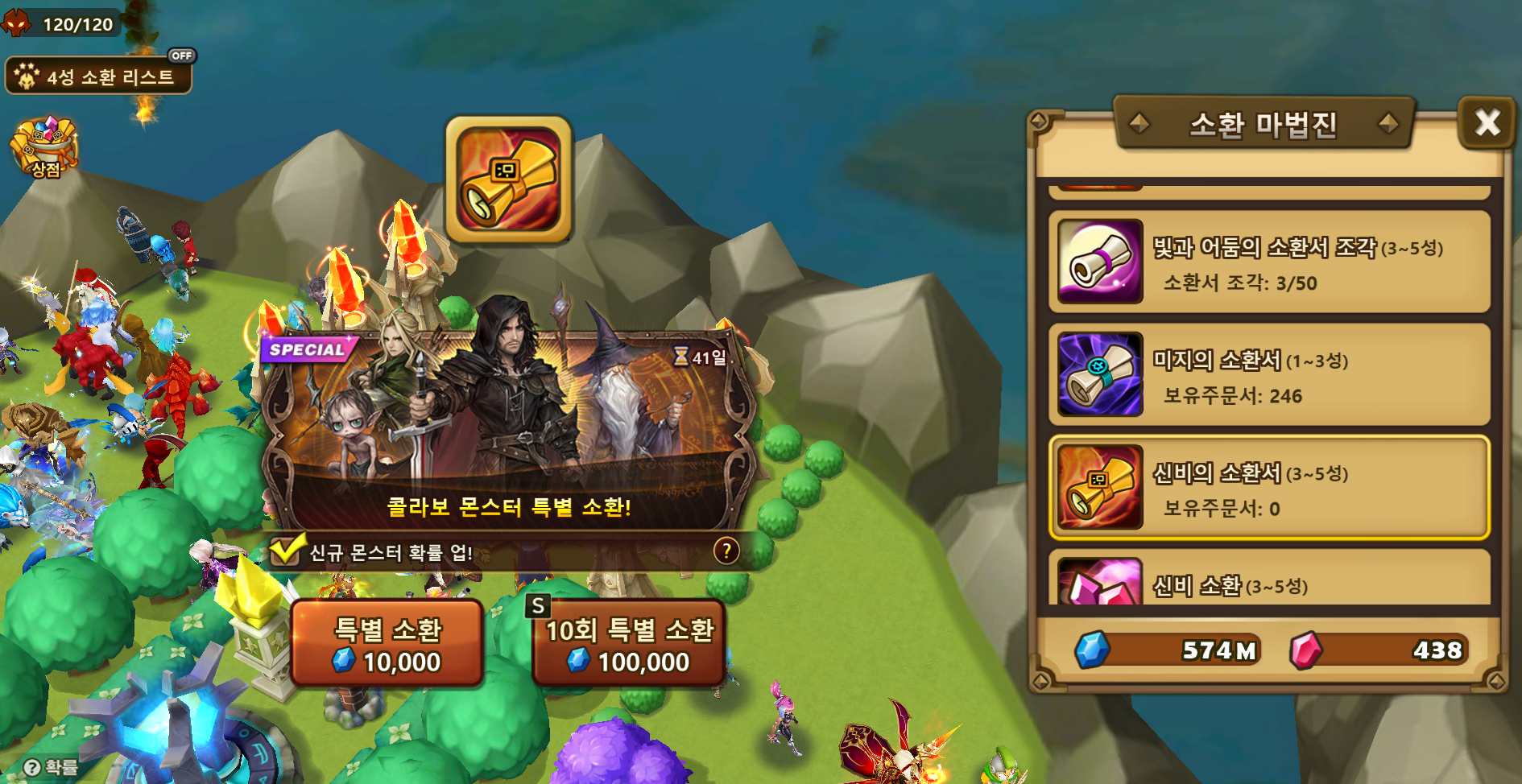Pick the 신비 소환 crystal entry
Image resolution: width=1522 pixels, height=784 pixels.
[1269, 583]
